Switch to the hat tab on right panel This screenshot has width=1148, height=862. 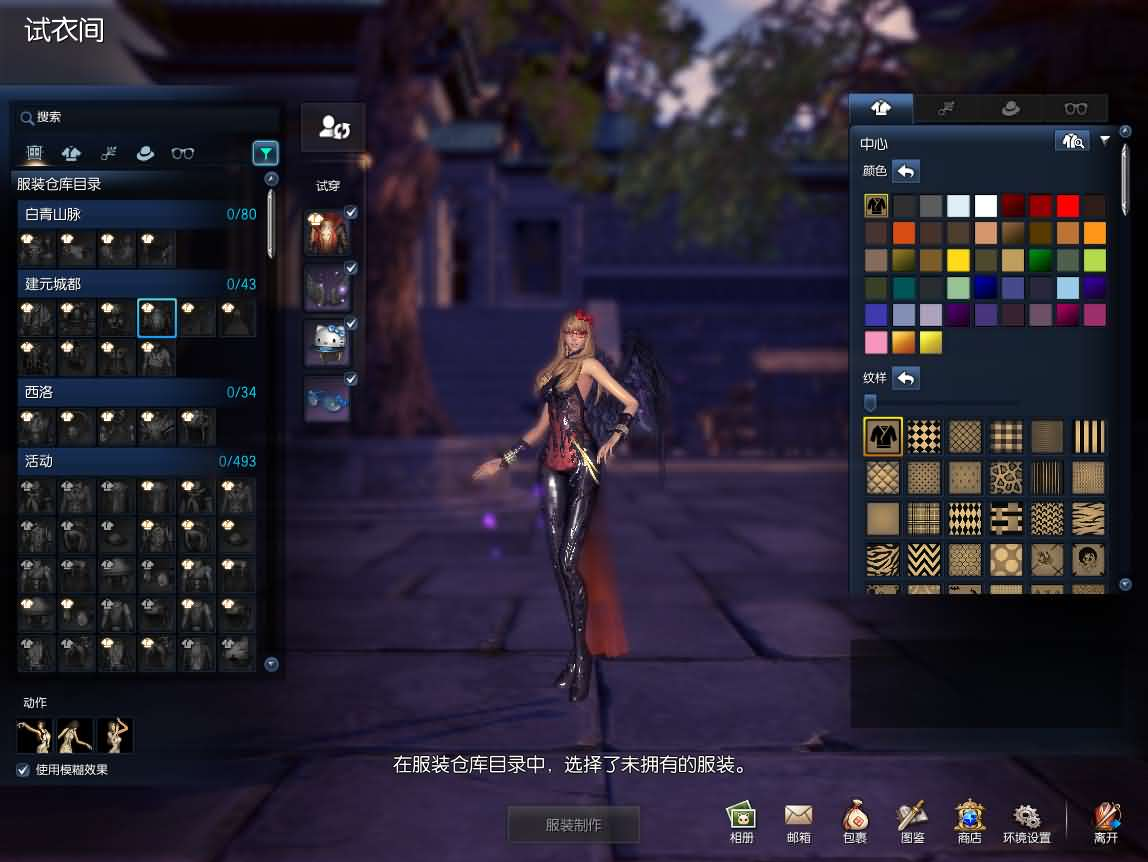click(x=1010, y=108)
